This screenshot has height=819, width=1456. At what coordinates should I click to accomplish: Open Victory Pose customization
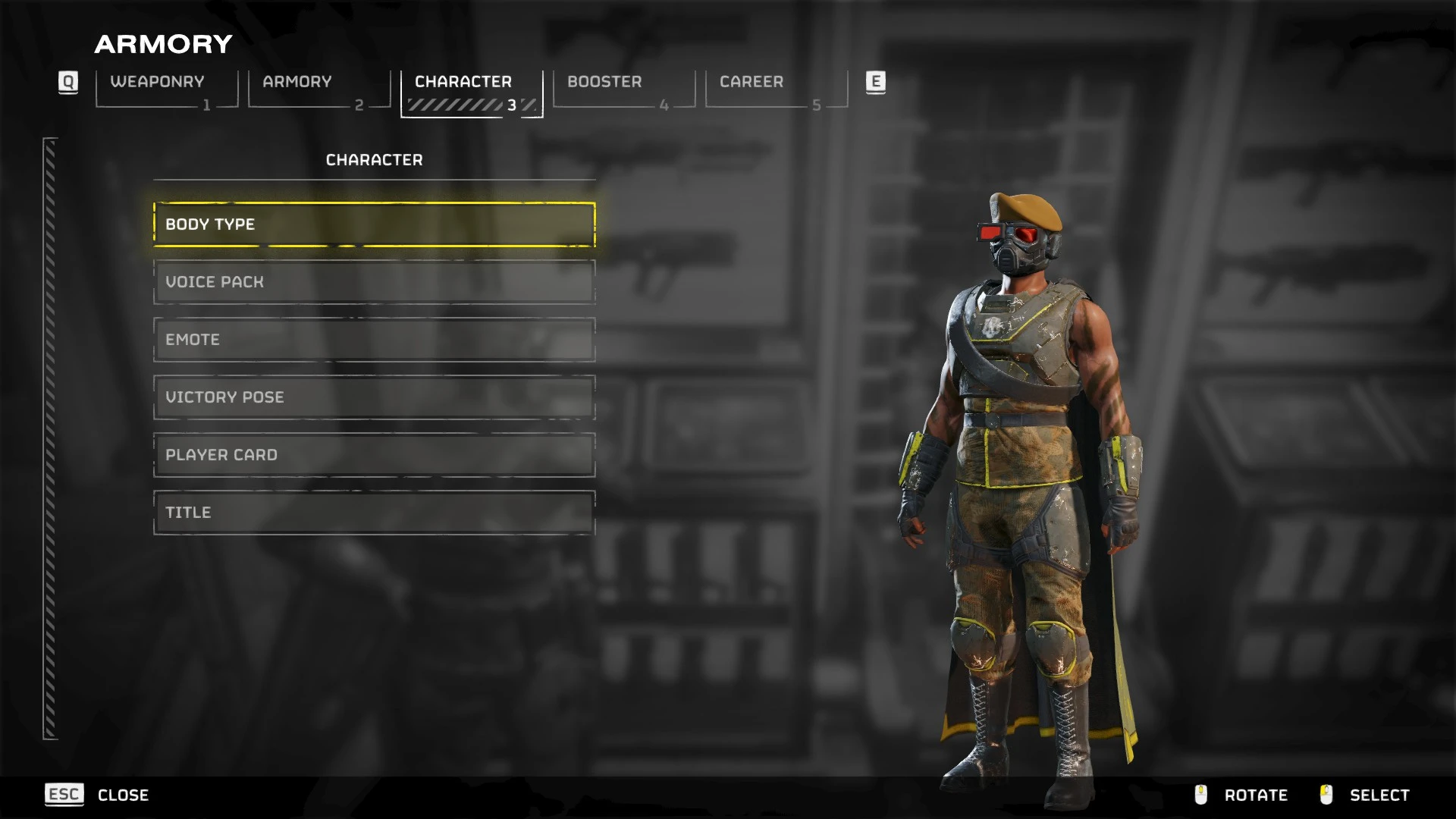[374, 397]
